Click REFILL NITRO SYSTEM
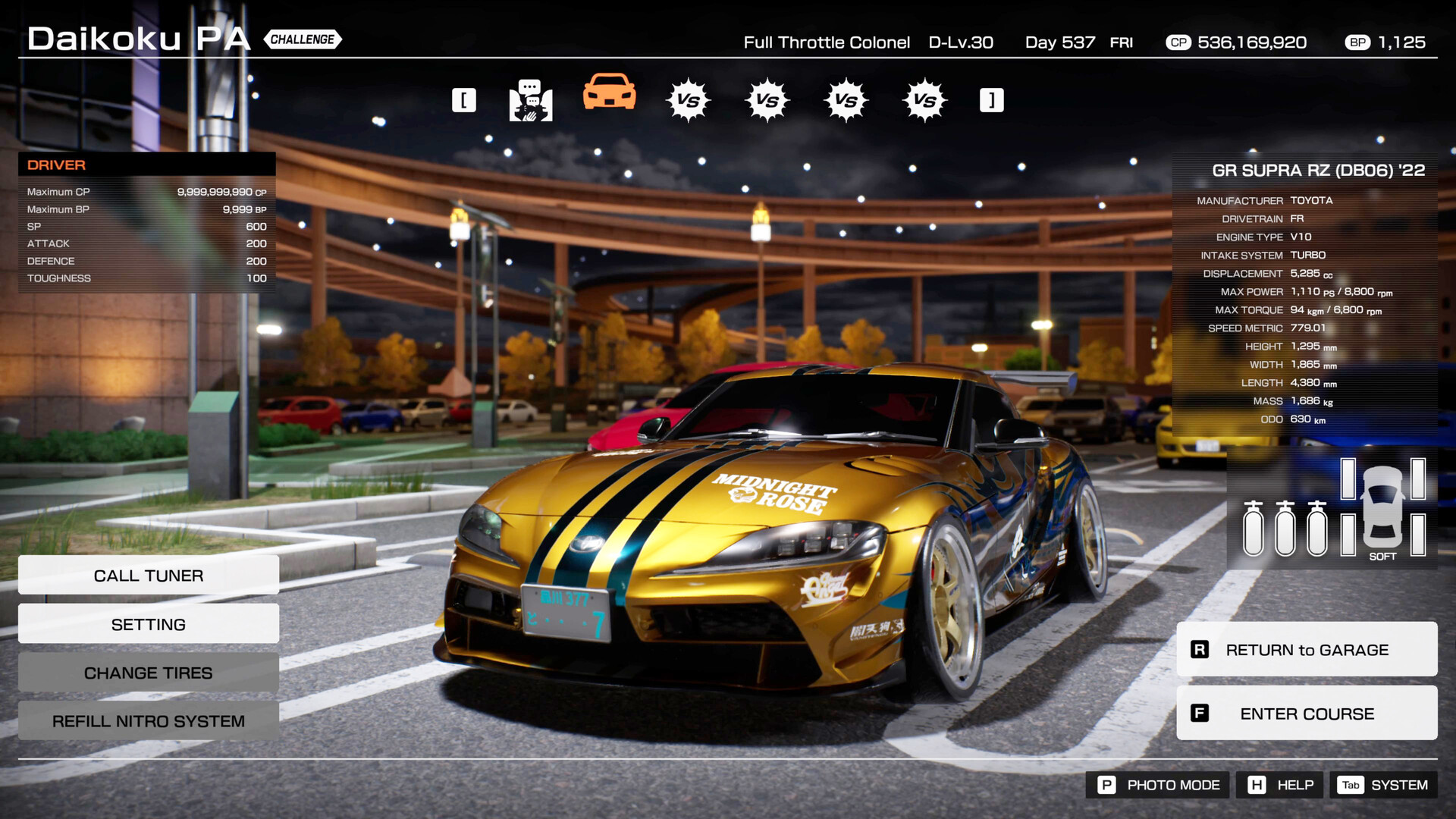The height and width of the screenshot is (819, 1456). 148,721
